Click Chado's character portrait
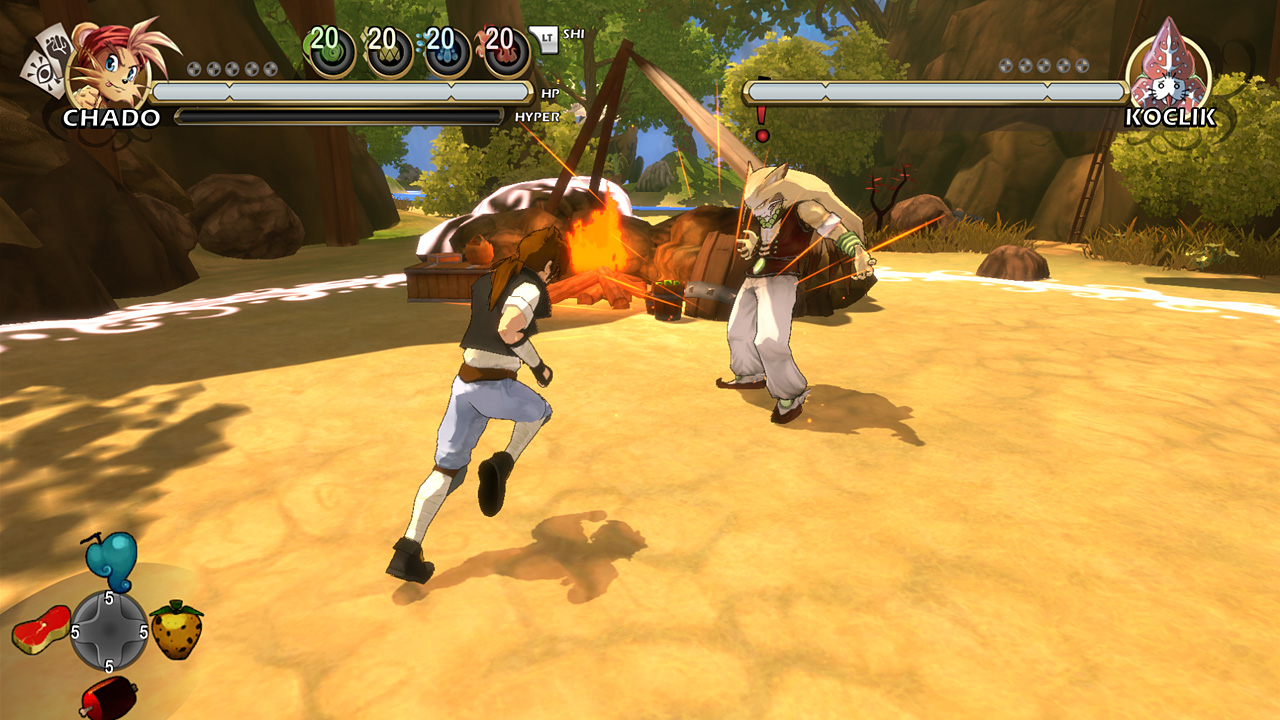1280x720 pixels. (x=110, y=66)
